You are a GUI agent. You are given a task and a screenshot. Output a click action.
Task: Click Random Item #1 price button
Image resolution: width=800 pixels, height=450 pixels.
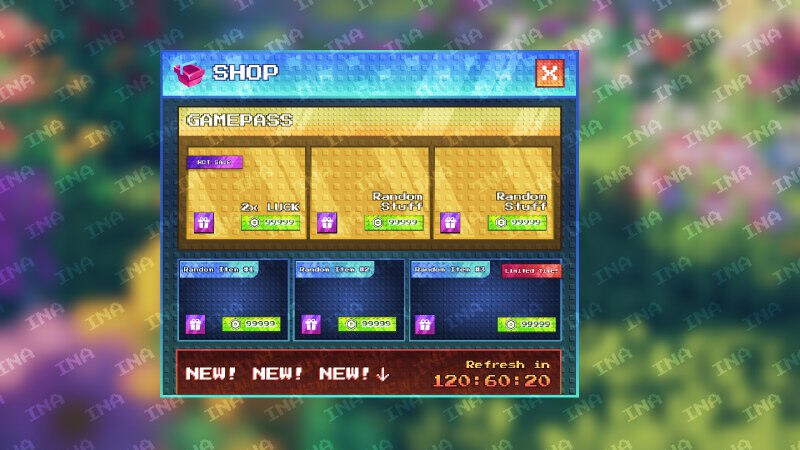(x=251, y=324)
